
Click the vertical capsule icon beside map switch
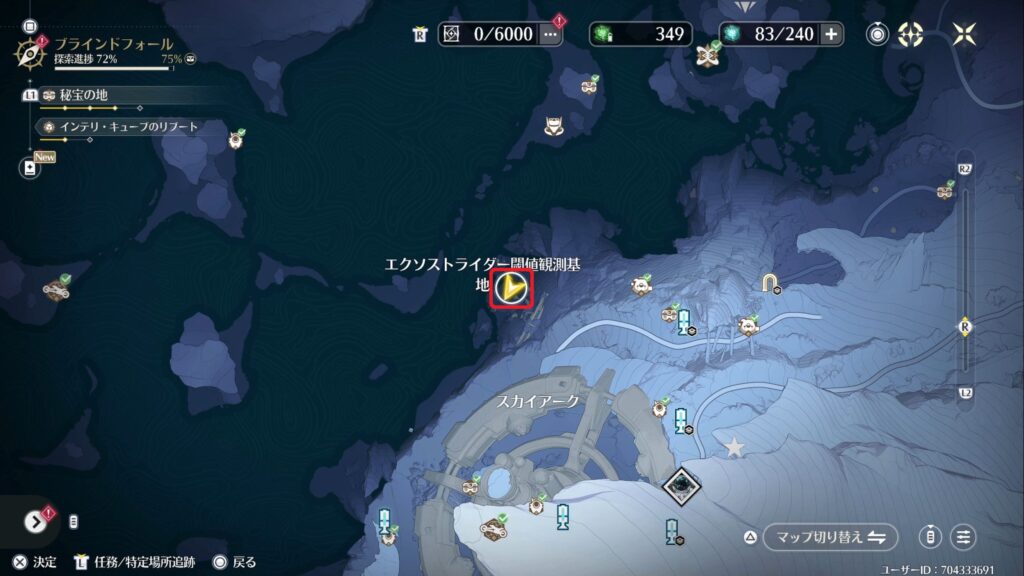[x=930, y=537]
